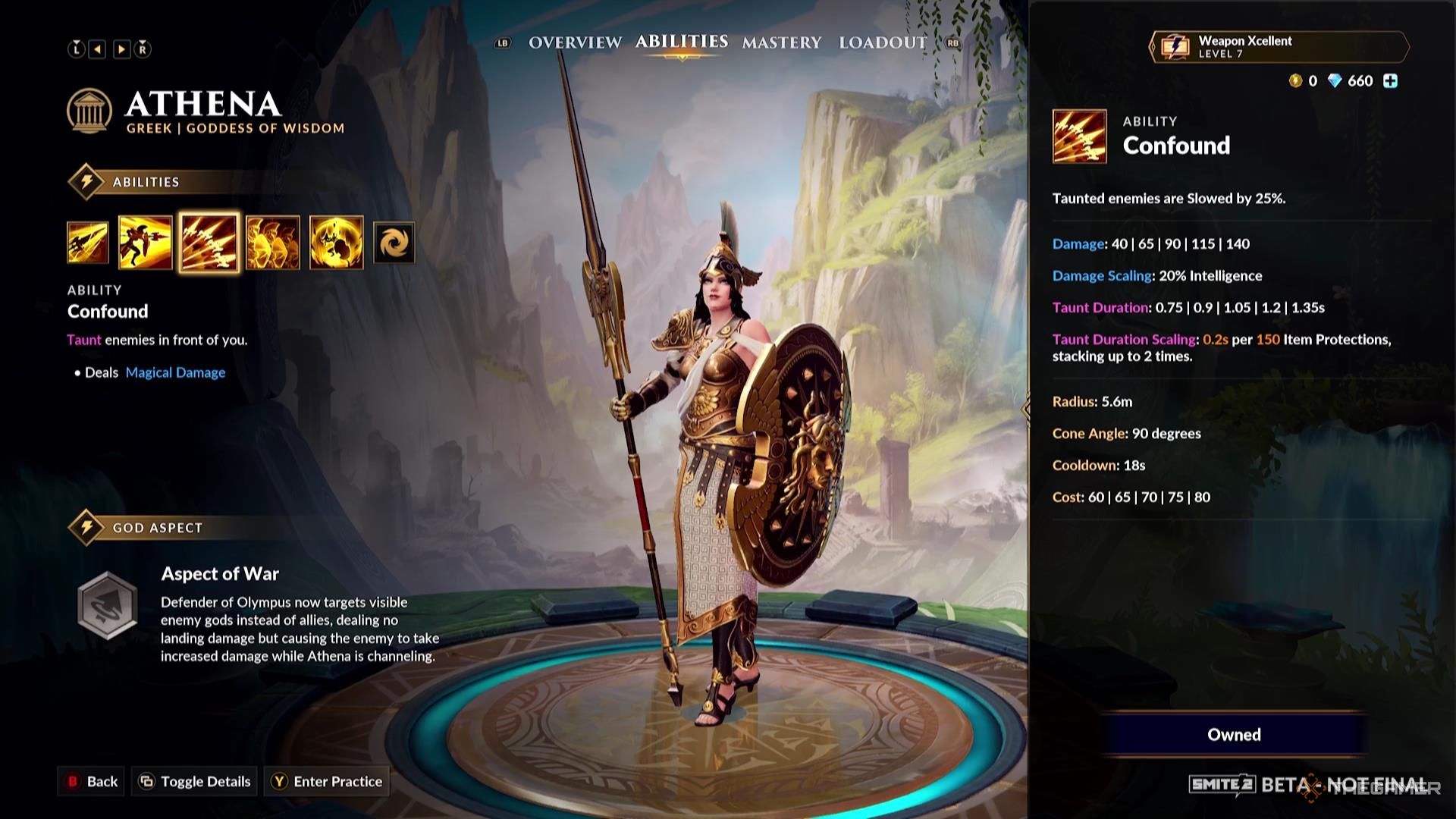
Task: View the shielded soldiers ability icon
Action: click(273, 243)
